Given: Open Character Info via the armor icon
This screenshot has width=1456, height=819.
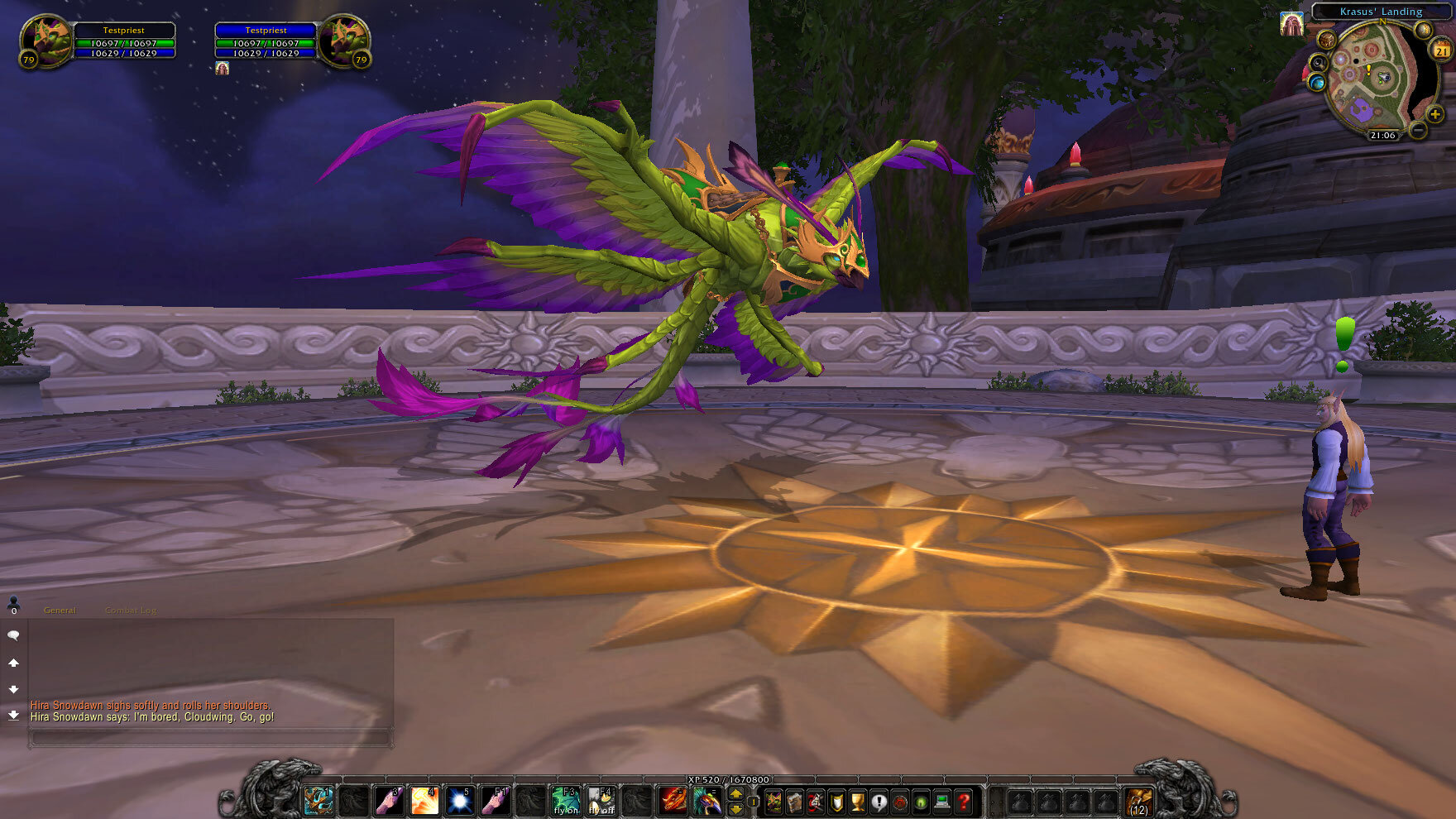Looking at the screenshot, I should pos(773,800).
